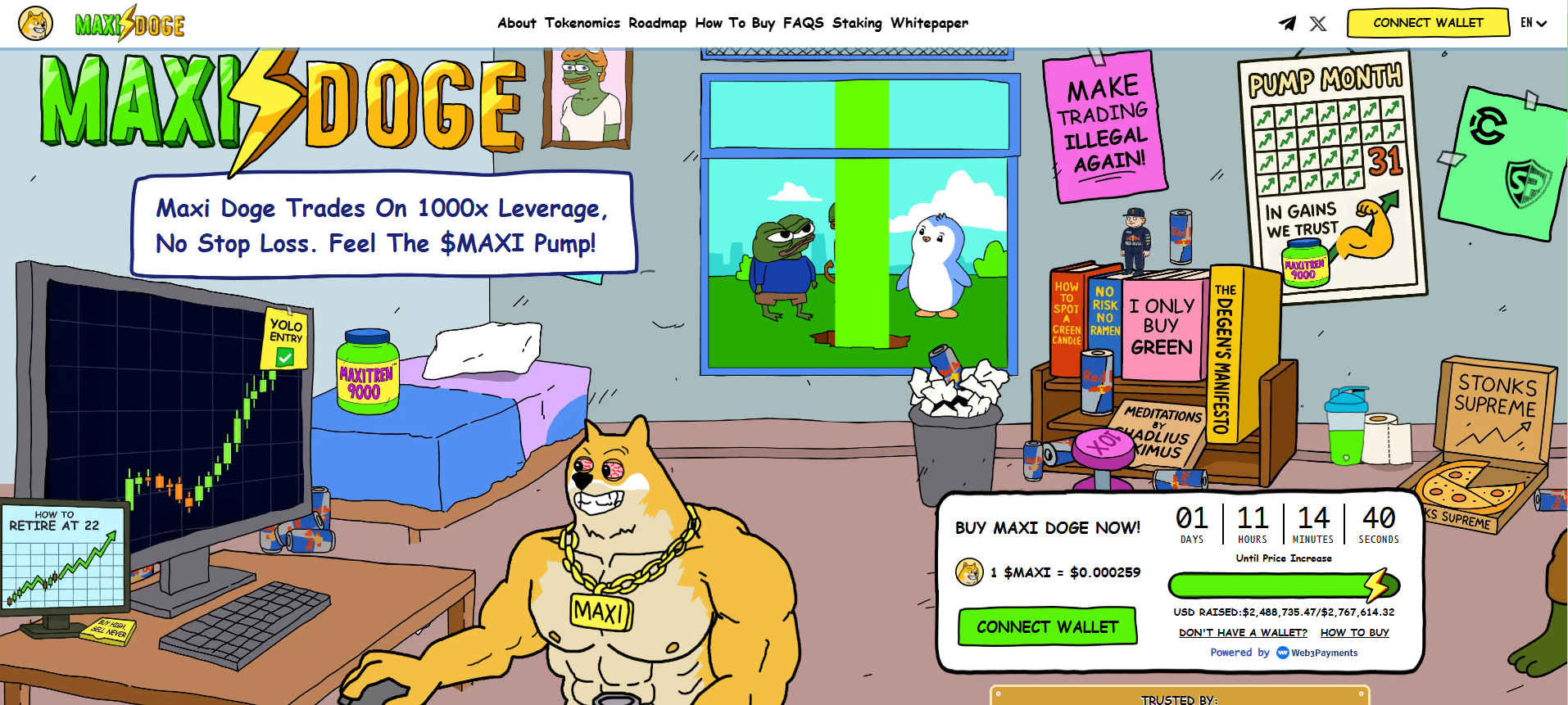Screen dimensions: 1568x705
Task: Open the Telegram social icon
Action: point(1286,23)
